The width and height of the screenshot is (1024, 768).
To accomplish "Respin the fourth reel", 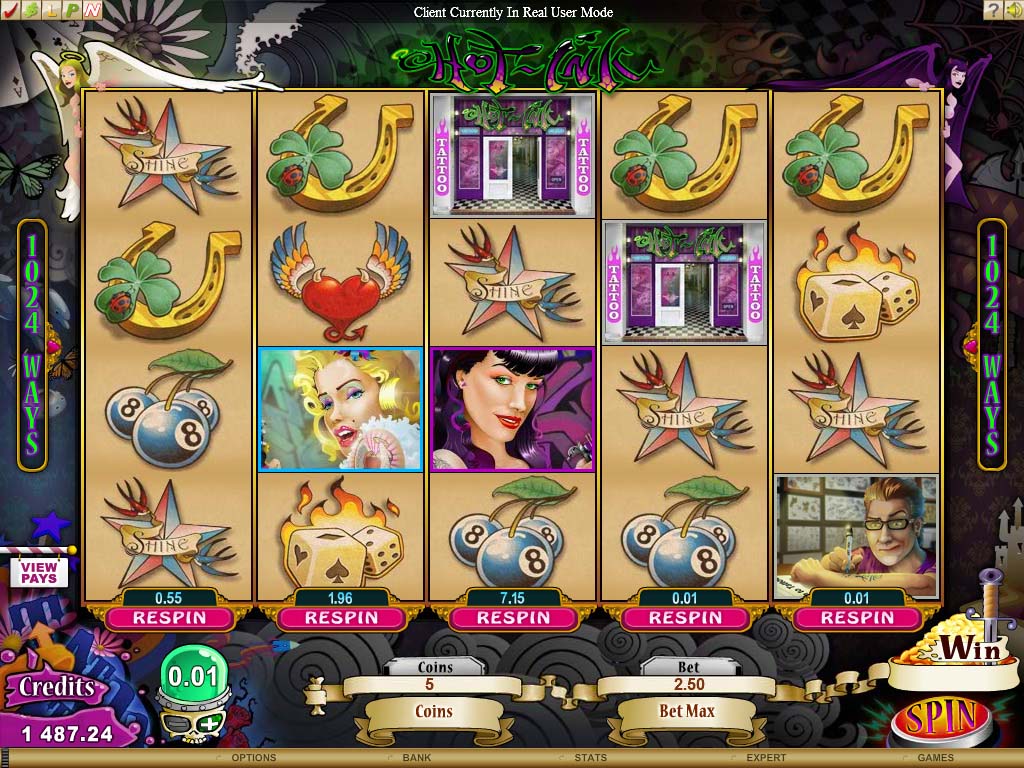I will coord(685,618).
